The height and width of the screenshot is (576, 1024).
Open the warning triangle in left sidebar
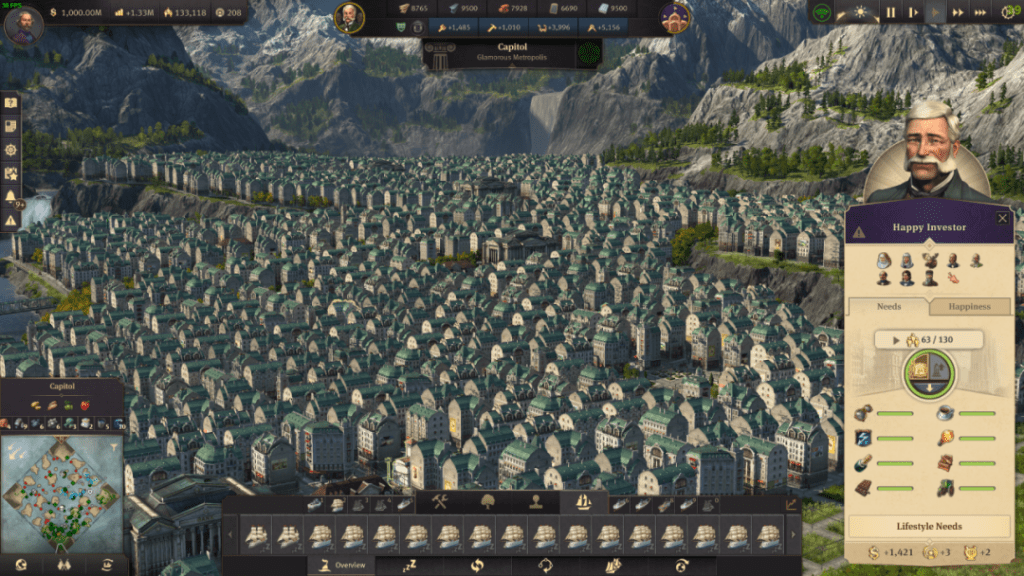click(x=11, y=220)
